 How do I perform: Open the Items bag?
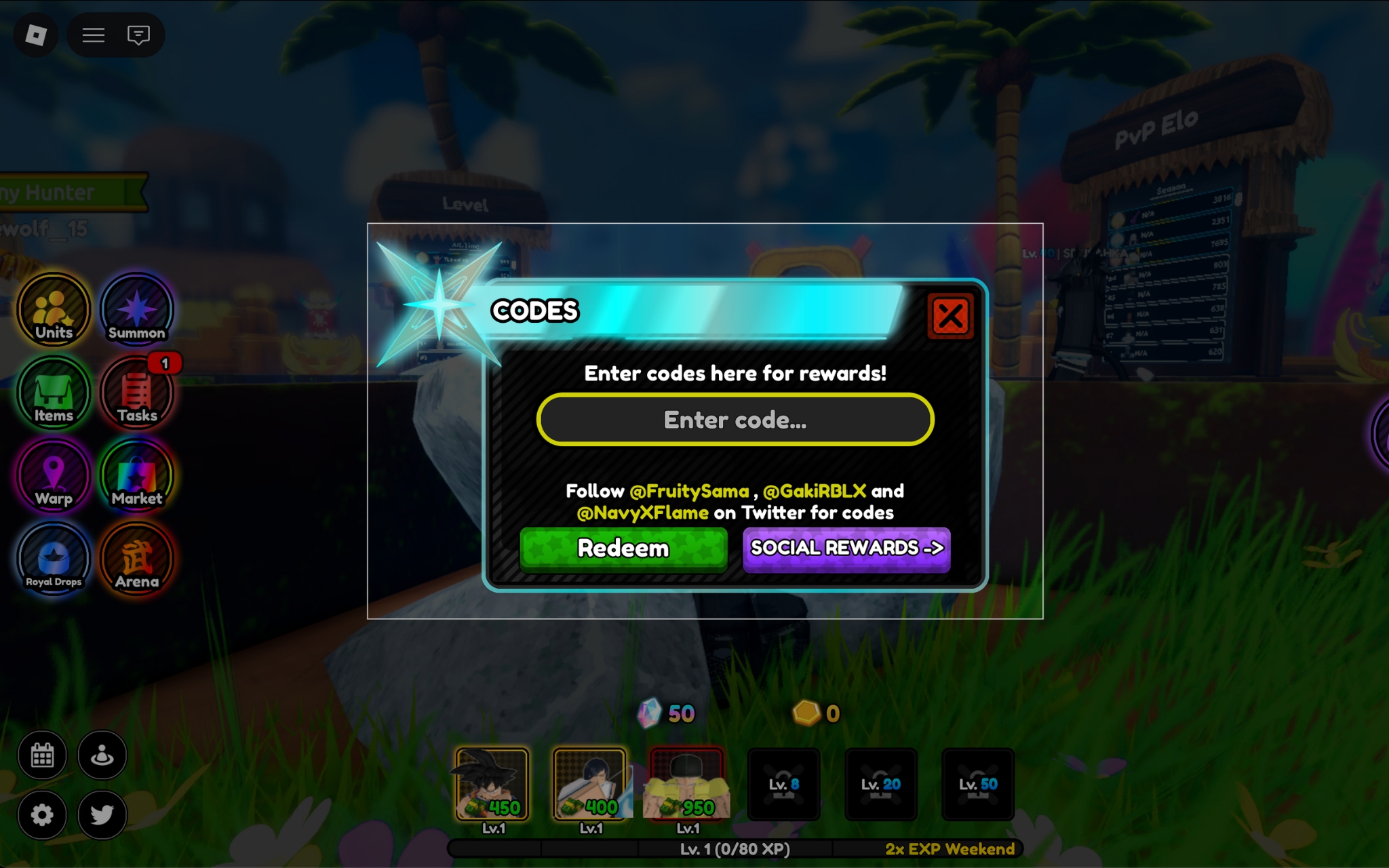point(53,393)
